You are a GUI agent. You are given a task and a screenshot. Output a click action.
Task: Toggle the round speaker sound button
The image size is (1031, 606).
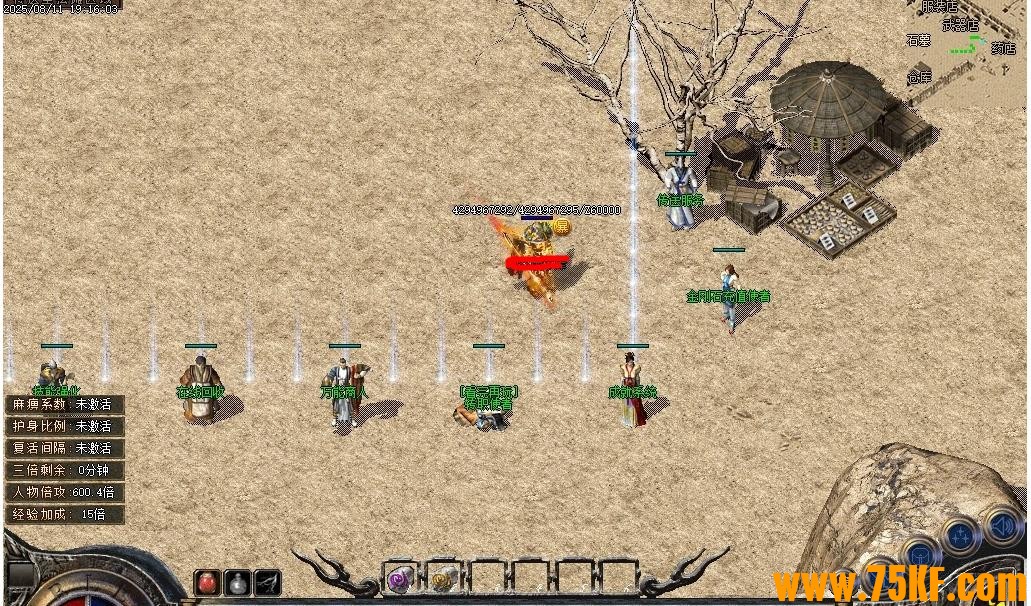(x=1002, y=525)
